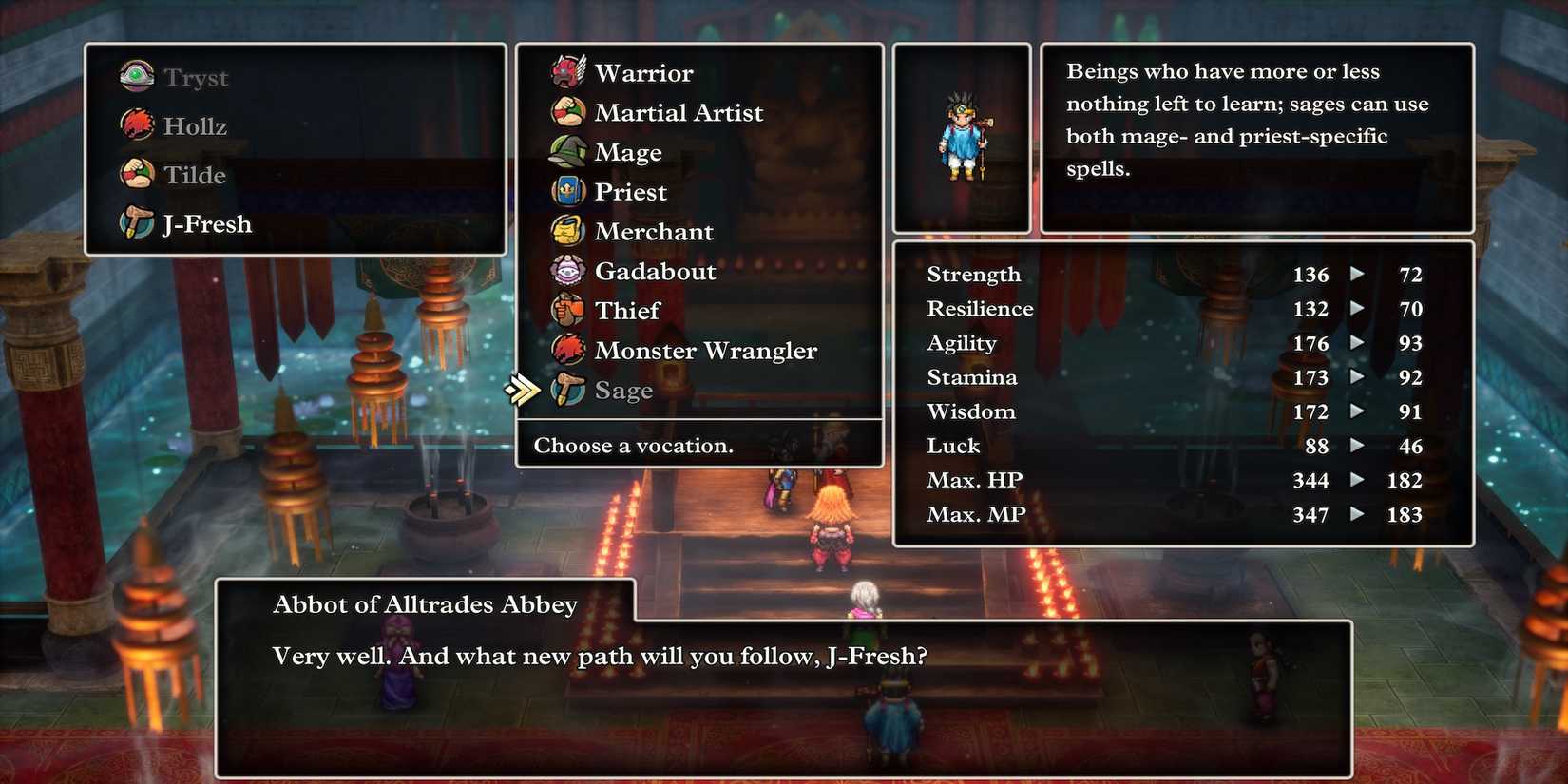The image size is (1568, 784).
Task: Click the Gadabout vocation icon
Action: 567,271
